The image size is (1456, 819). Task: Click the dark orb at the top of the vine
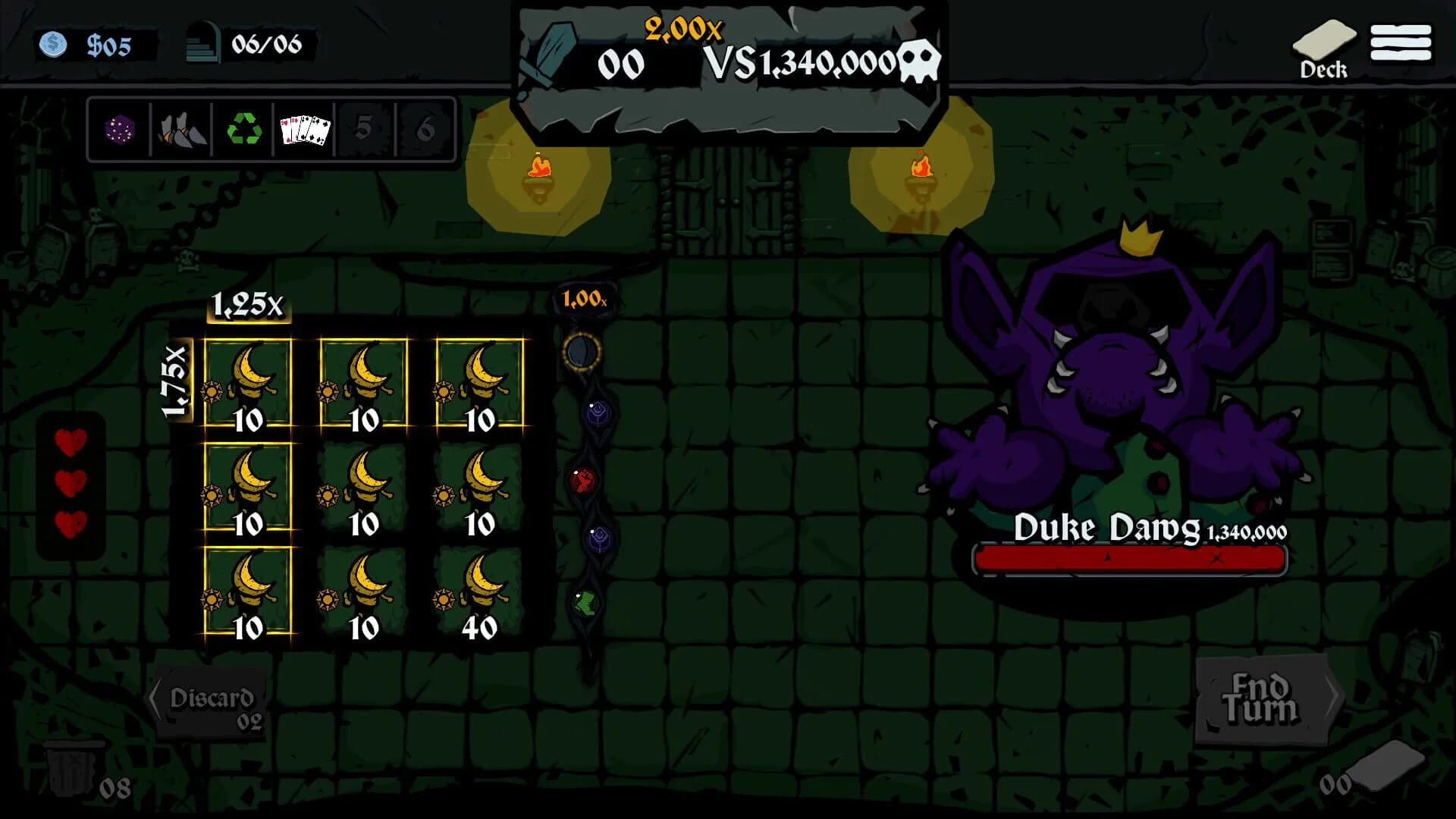(582, 353)
